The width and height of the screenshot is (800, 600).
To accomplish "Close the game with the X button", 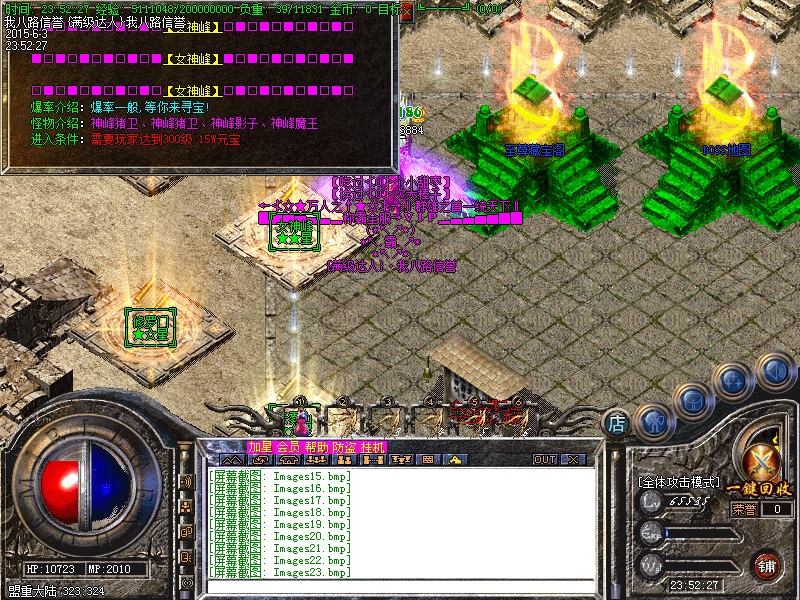I will coord(574,460).
